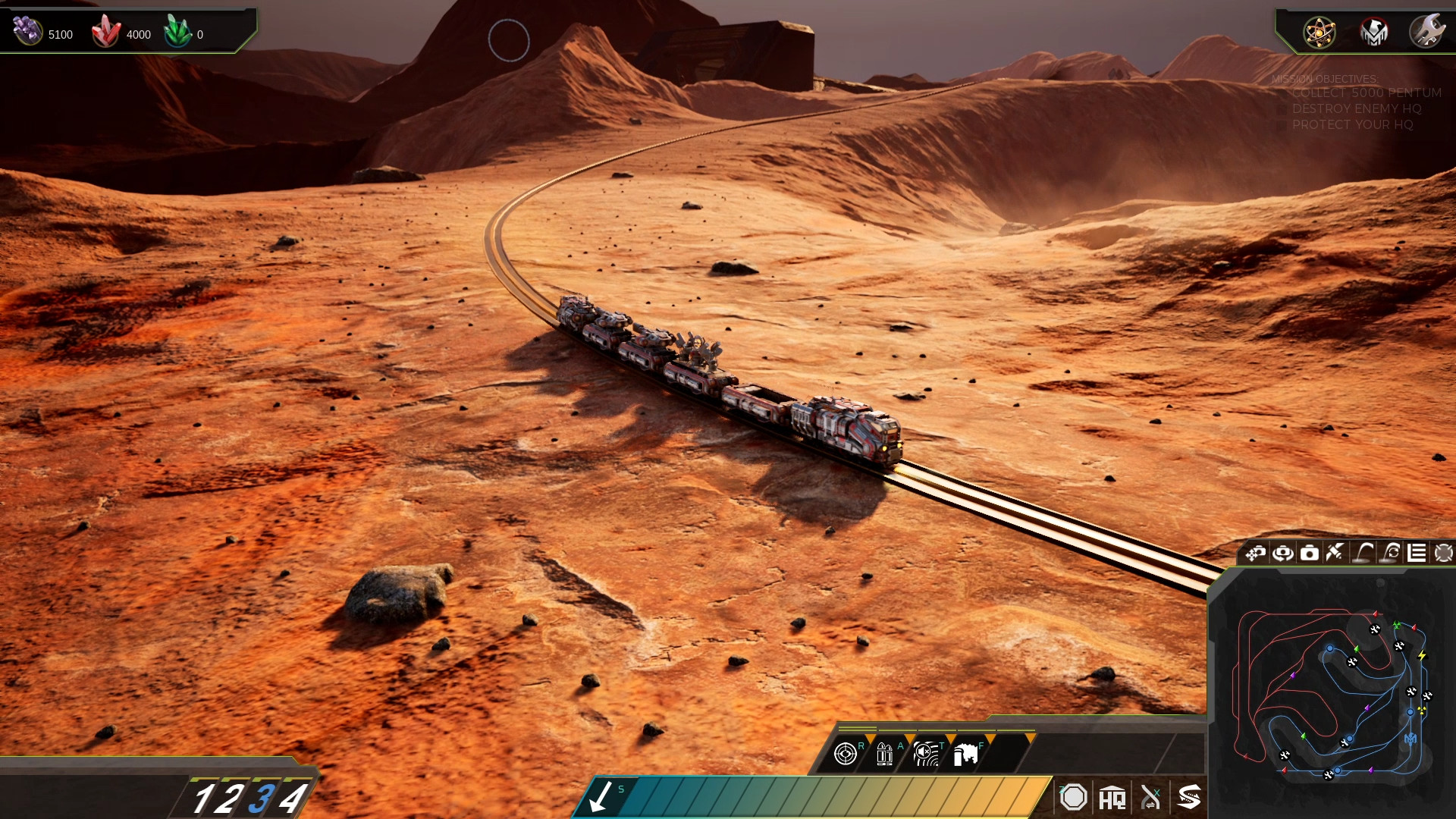Click the octagon stop button
The width and height of the screenshot is (1456, 819).
1073,797
